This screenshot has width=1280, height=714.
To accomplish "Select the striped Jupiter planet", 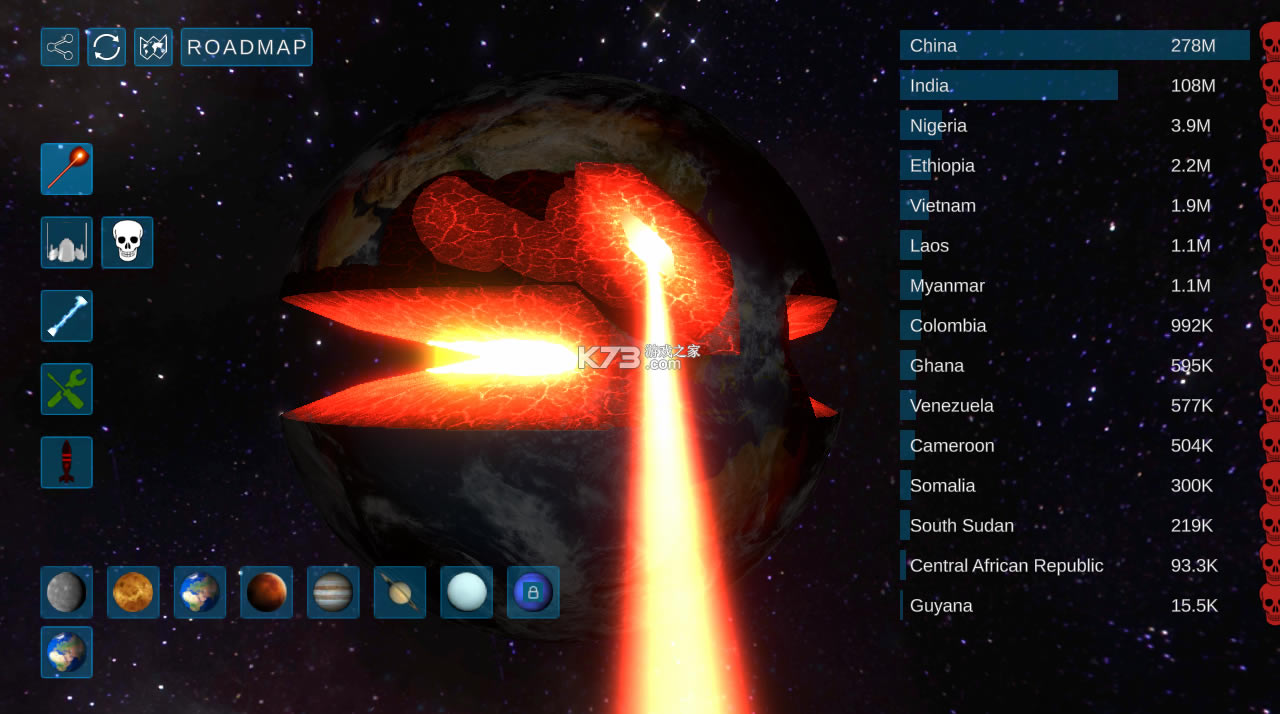I will [333, 592].
